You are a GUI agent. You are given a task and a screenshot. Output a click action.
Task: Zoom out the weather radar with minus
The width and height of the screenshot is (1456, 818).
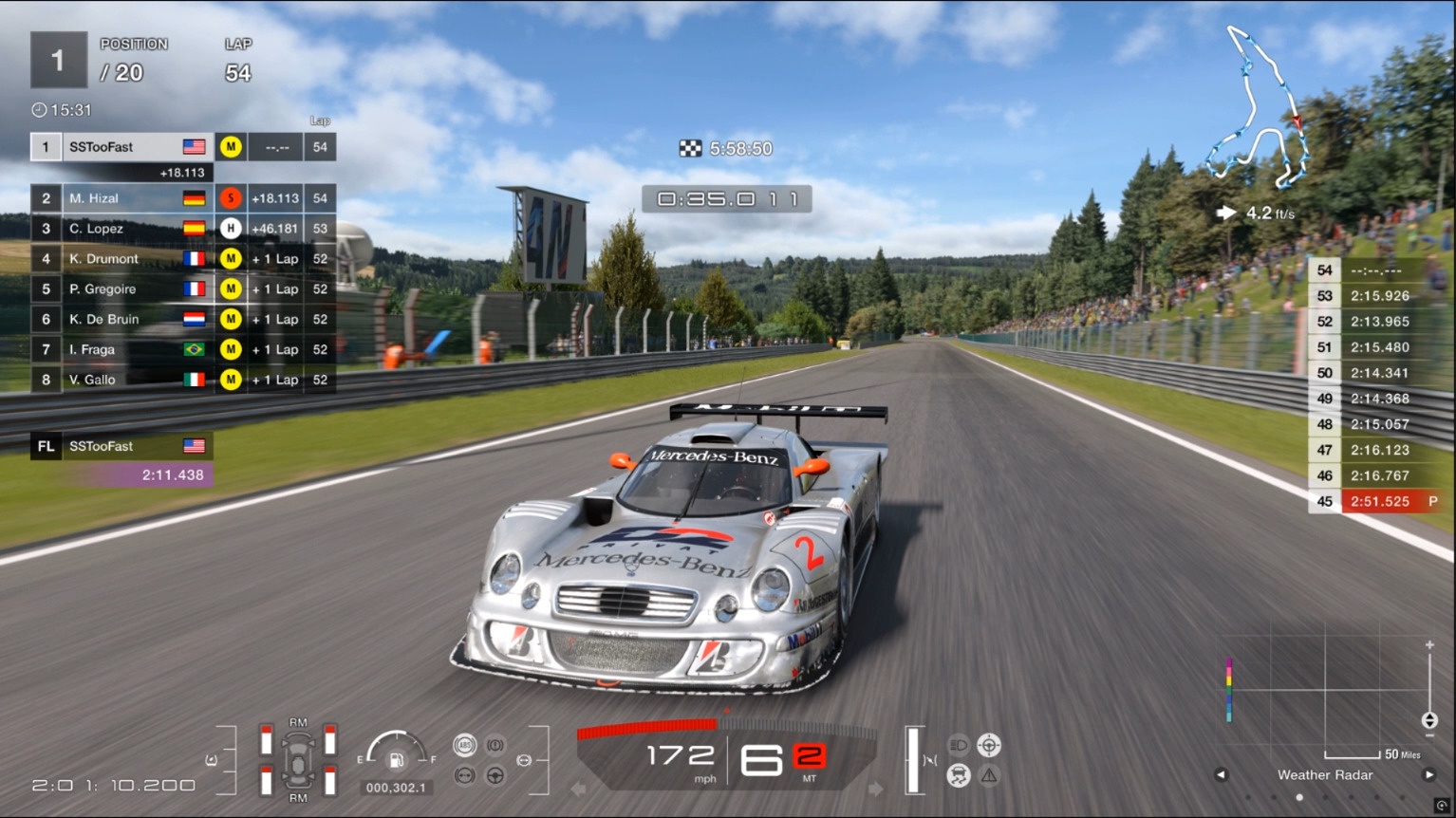(x=1429, y=736)
